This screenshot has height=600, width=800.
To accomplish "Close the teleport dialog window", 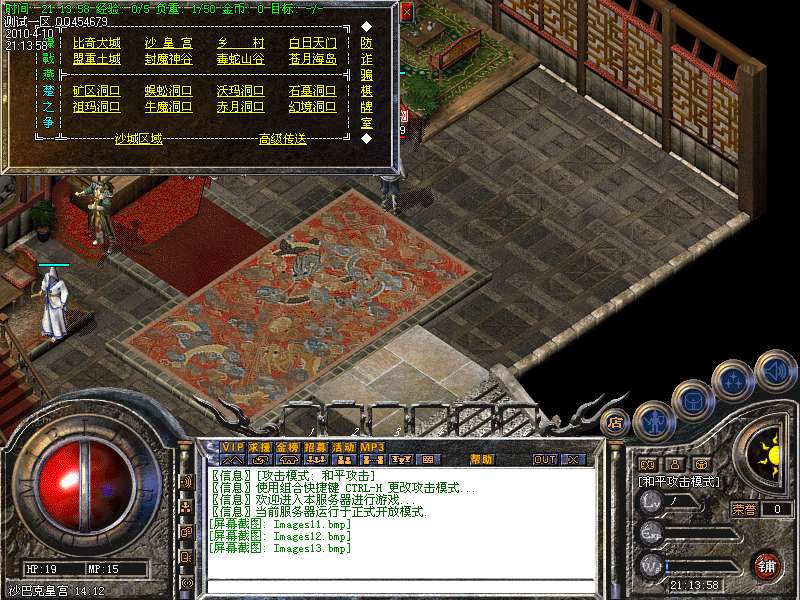I will click(406, 12).
